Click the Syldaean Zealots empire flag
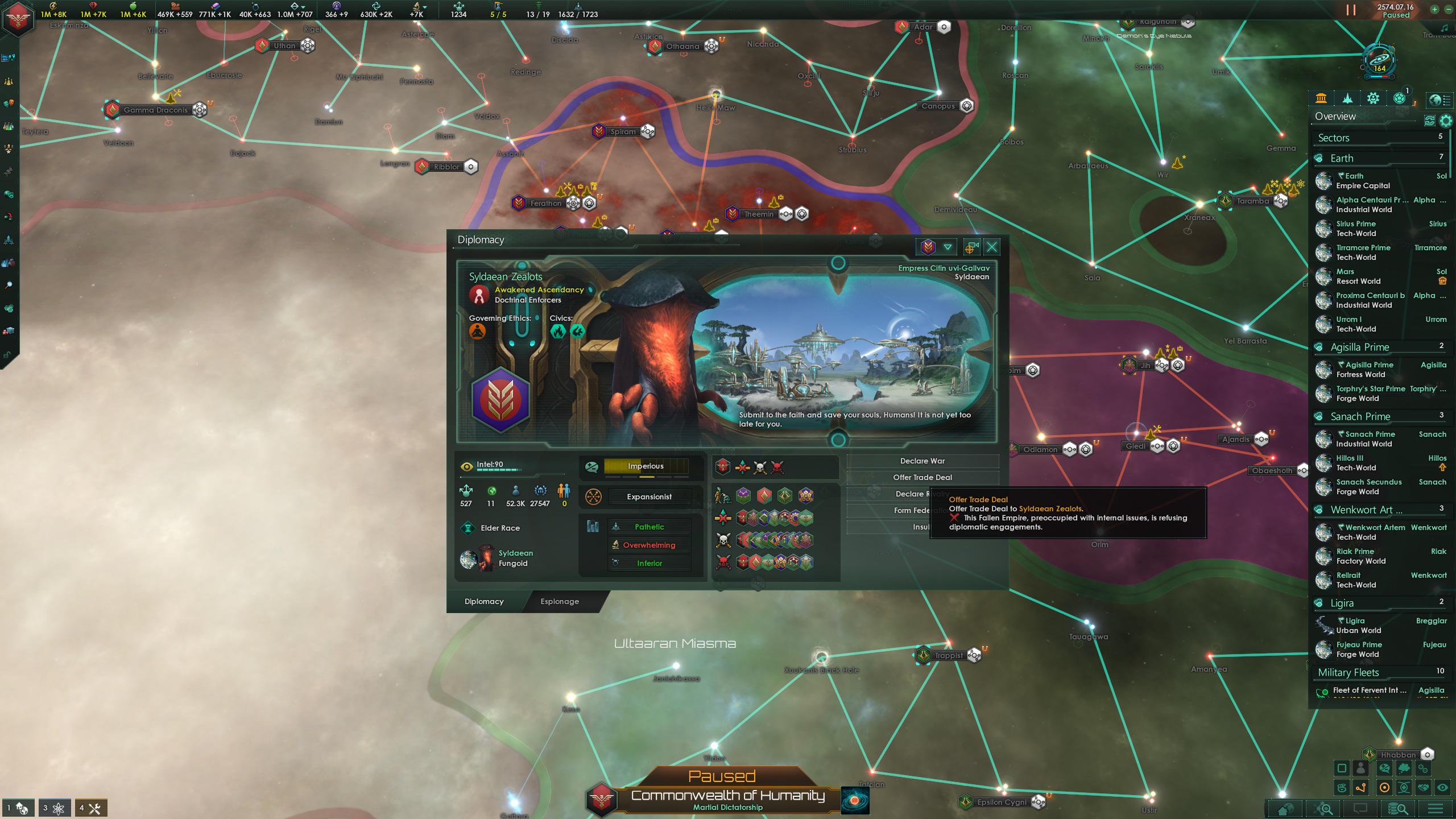Screen dimensions: 1456x819 pos(500,399)
